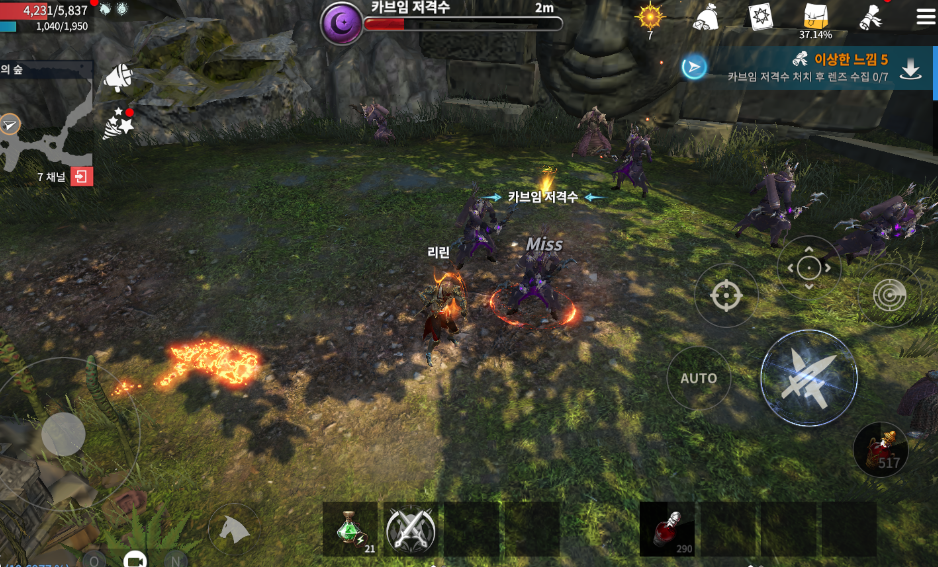Click the red channel exit button
Screen dimensions: 938x567
(x=82, y=177)
